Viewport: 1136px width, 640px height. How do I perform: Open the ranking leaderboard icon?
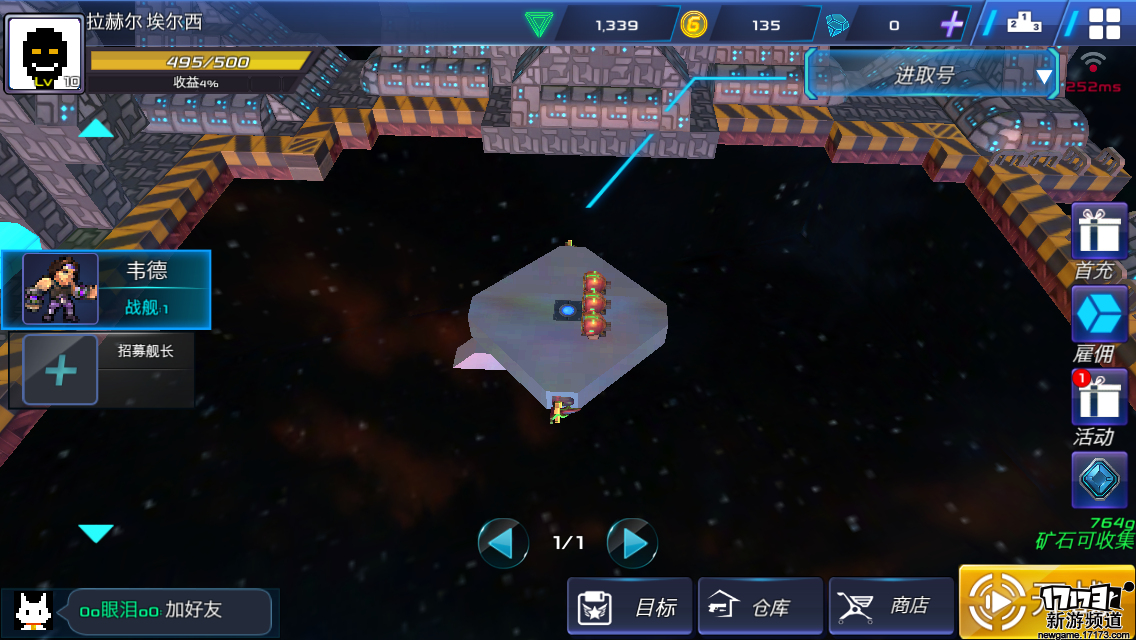pyautogui.click(x=1023, y=22)
